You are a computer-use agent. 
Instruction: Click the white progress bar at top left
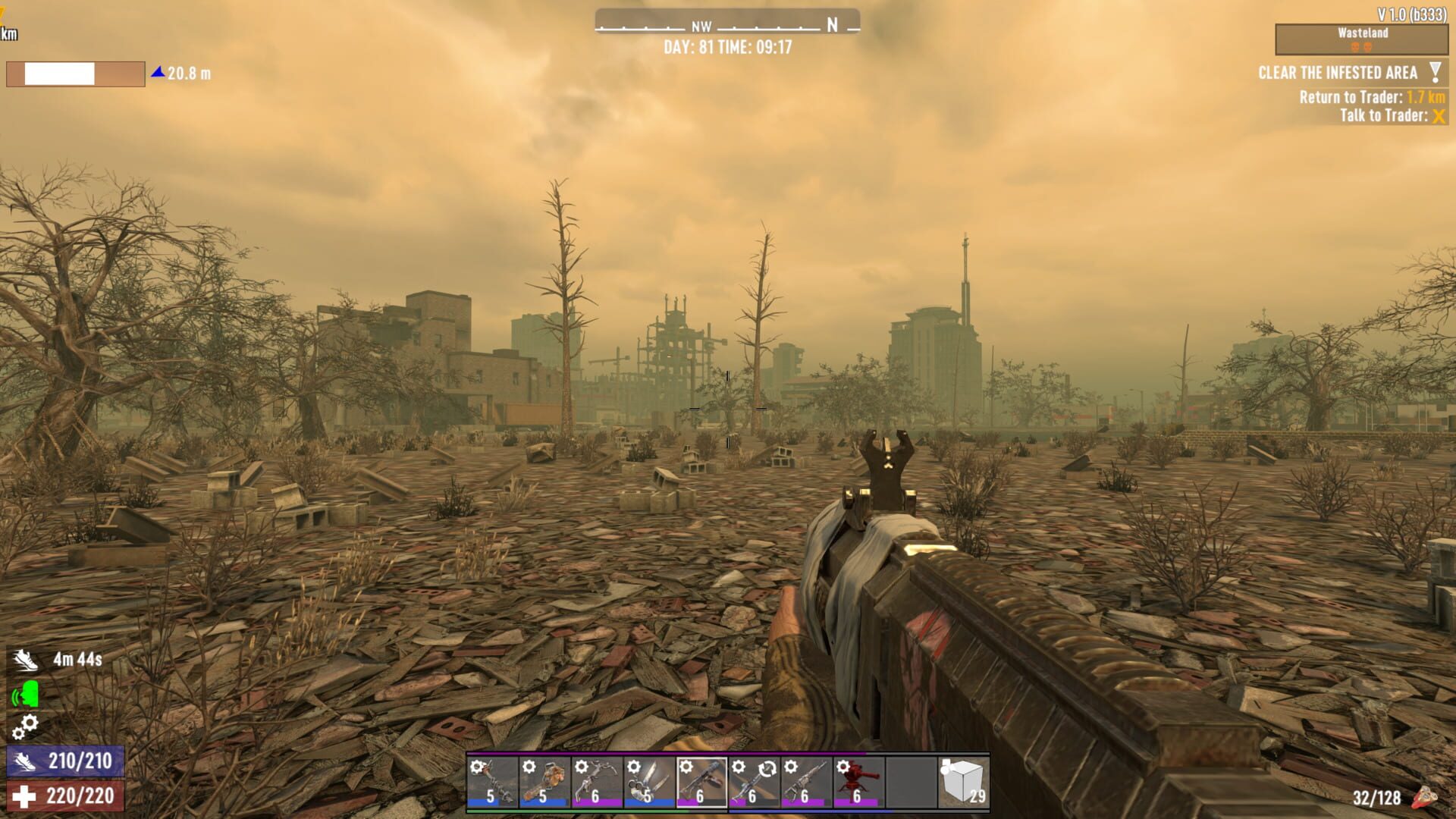59,74
